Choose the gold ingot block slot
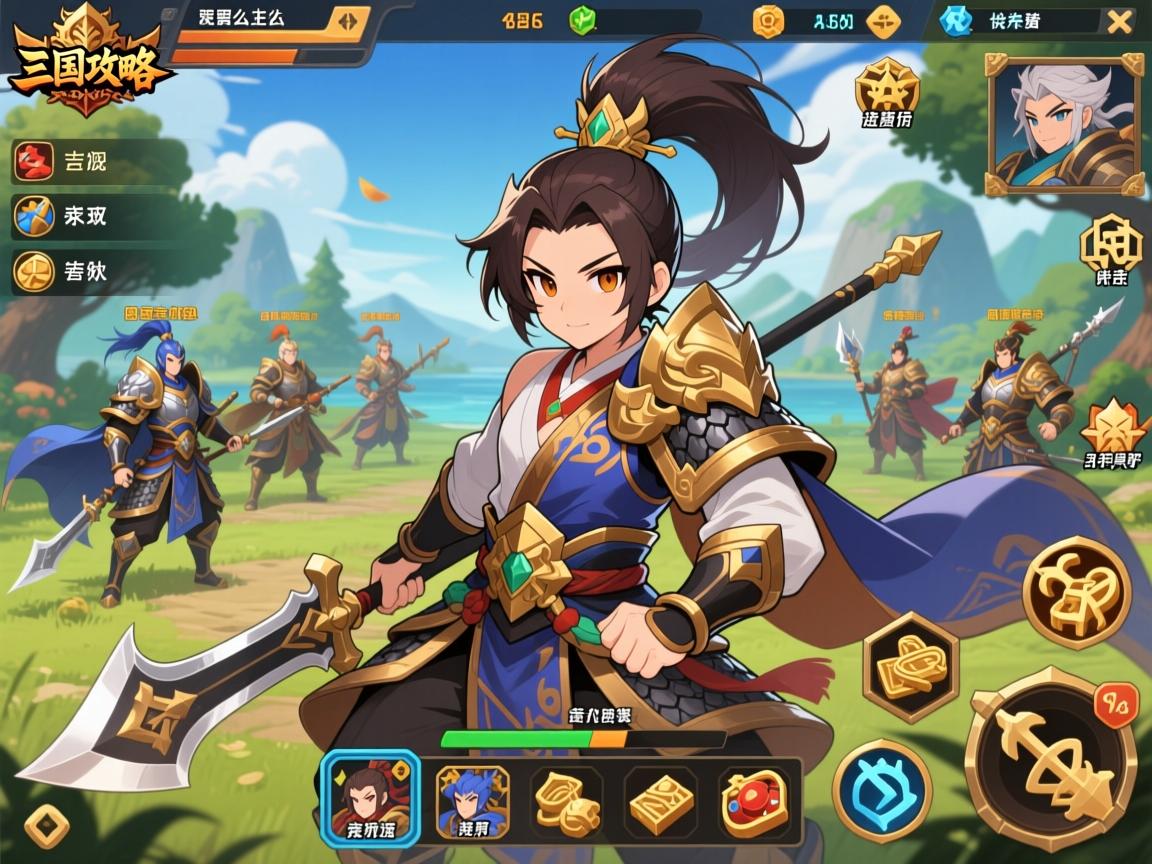Viewport: 1152px width, 864px height. [661, 801]
